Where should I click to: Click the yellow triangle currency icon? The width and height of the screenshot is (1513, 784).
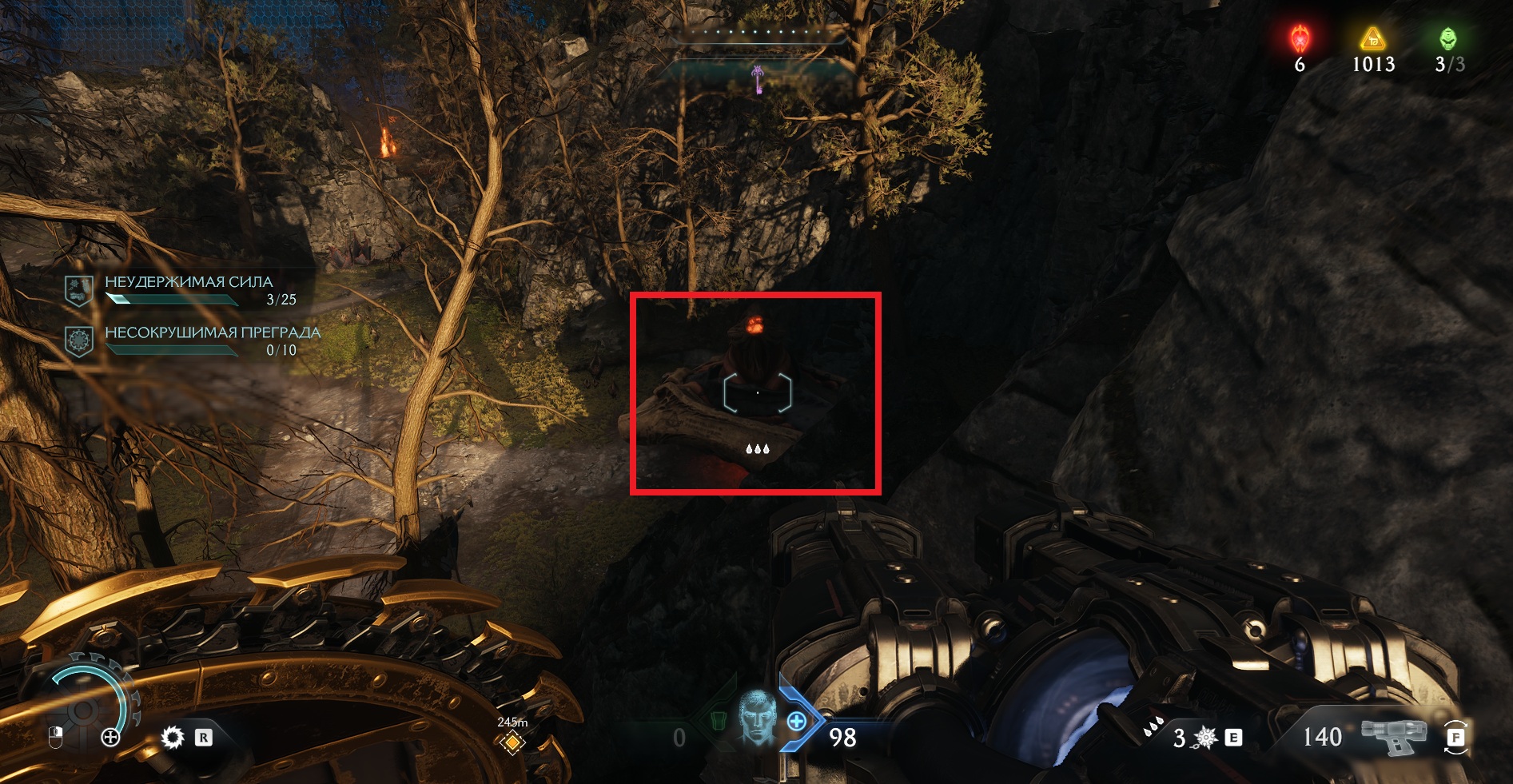click(1372, 38)
